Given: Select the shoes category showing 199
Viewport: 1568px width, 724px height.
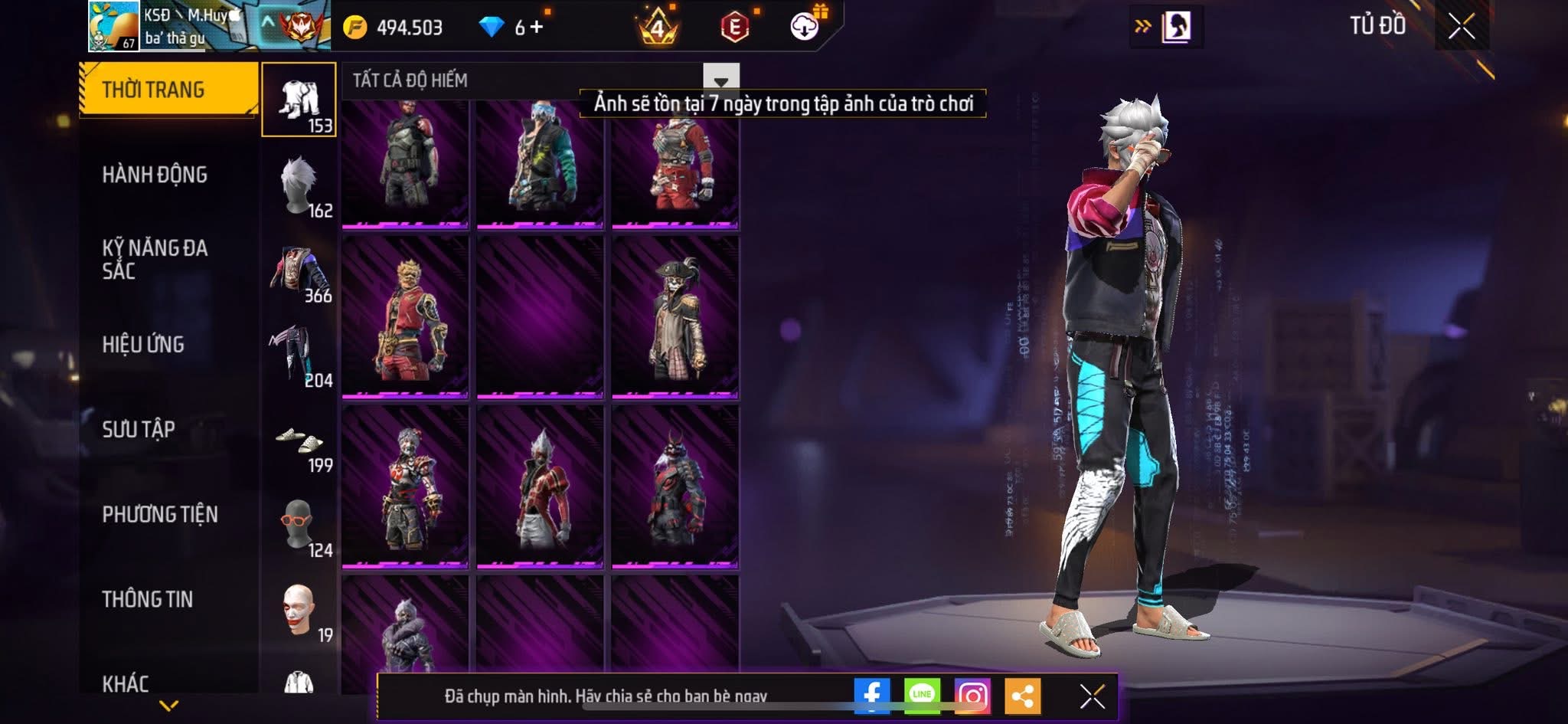Looking at the screenshot, I should click(299, 442).
